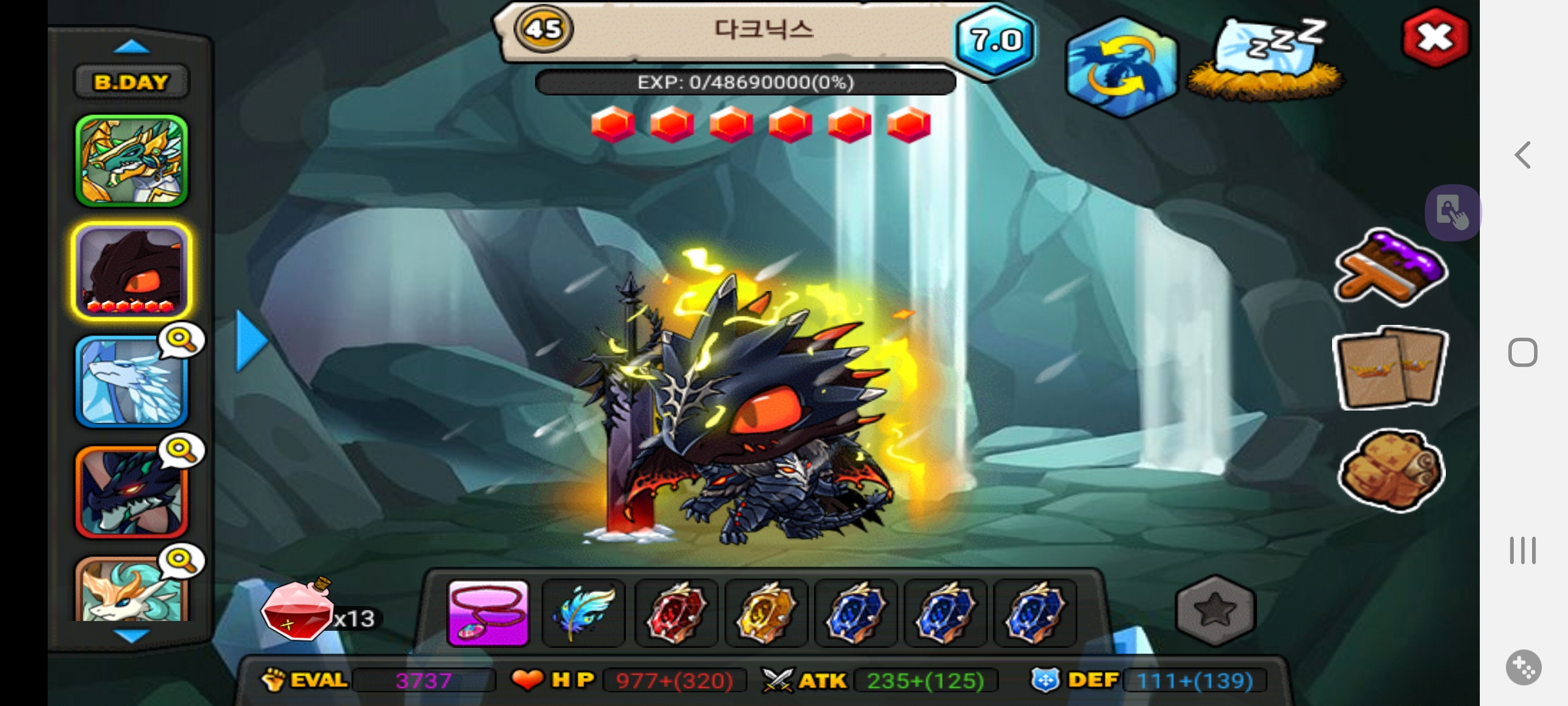1568x706 pixels.
Task: Close the dragon cave screen
Action: (1435, 38)
